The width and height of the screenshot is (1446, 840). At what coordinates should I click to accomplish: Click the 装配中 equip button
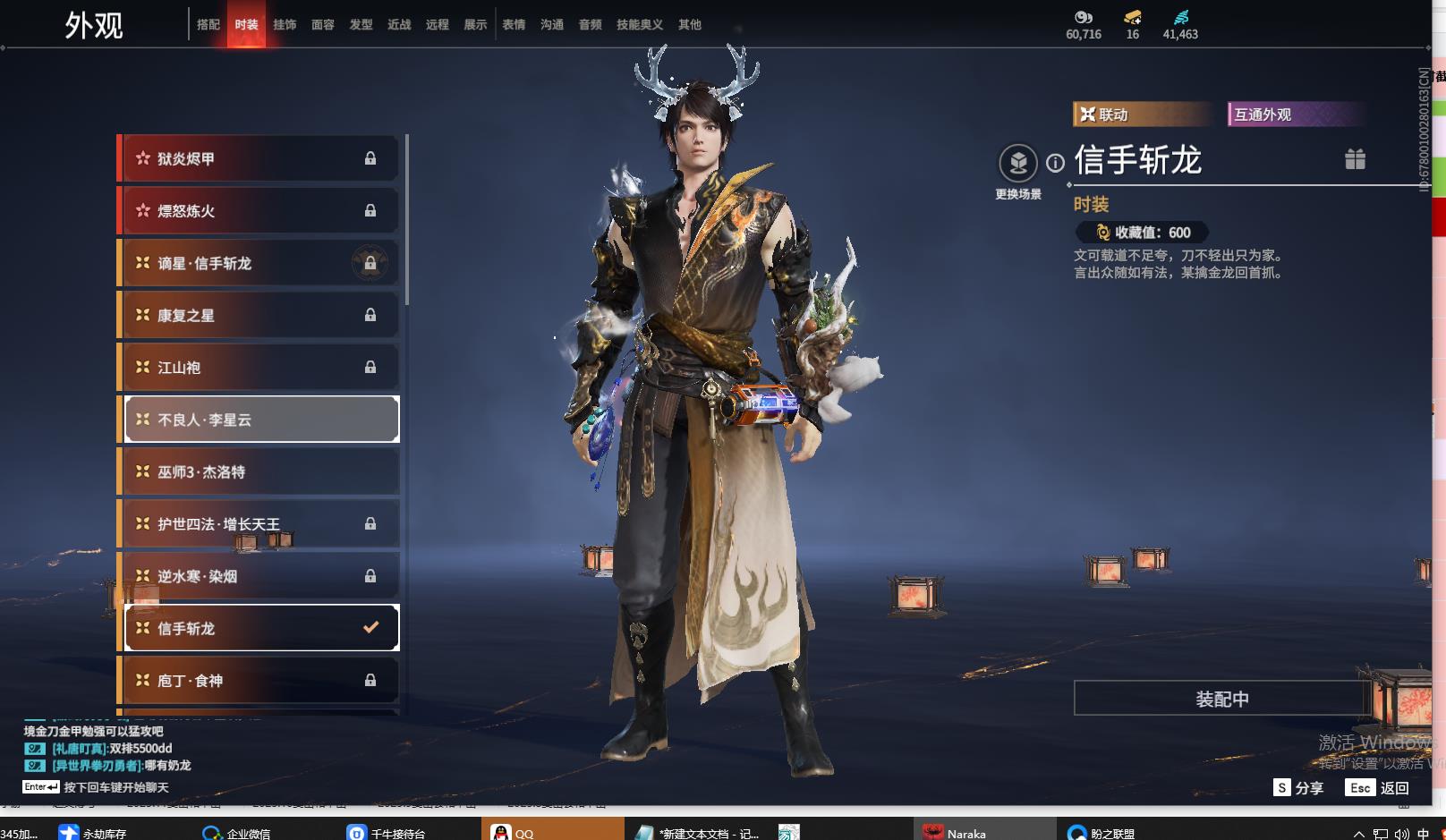point(1221,699)
